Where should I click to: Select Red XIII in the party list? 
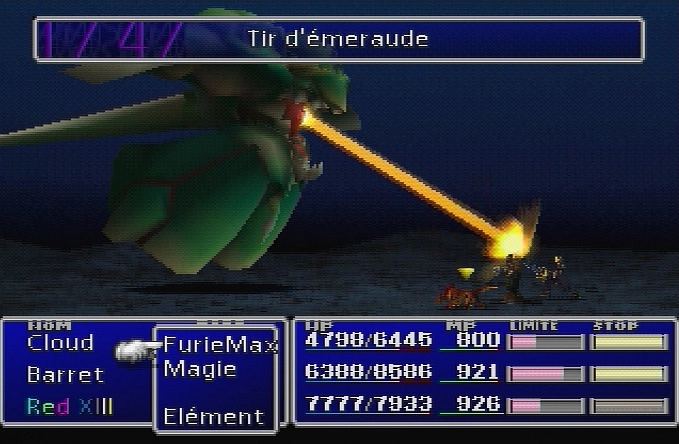(69, 407)
